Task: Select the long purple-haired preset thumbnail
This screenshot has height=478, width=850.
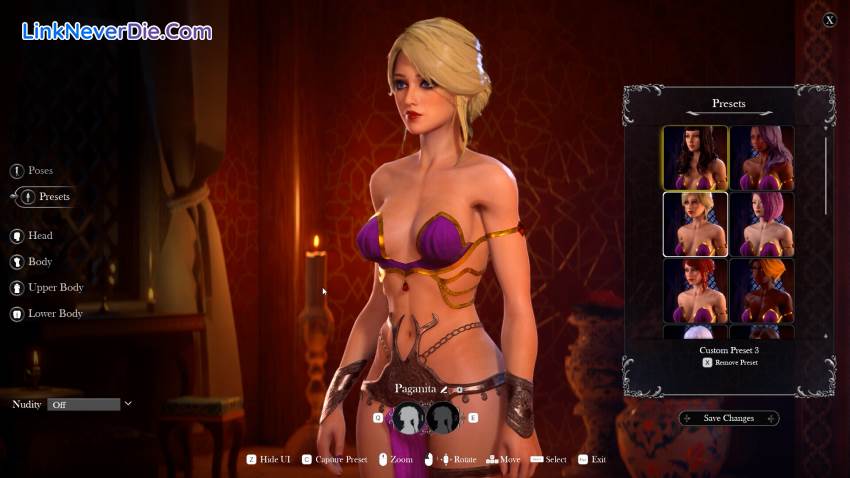Action: click(x=762, y=157)
